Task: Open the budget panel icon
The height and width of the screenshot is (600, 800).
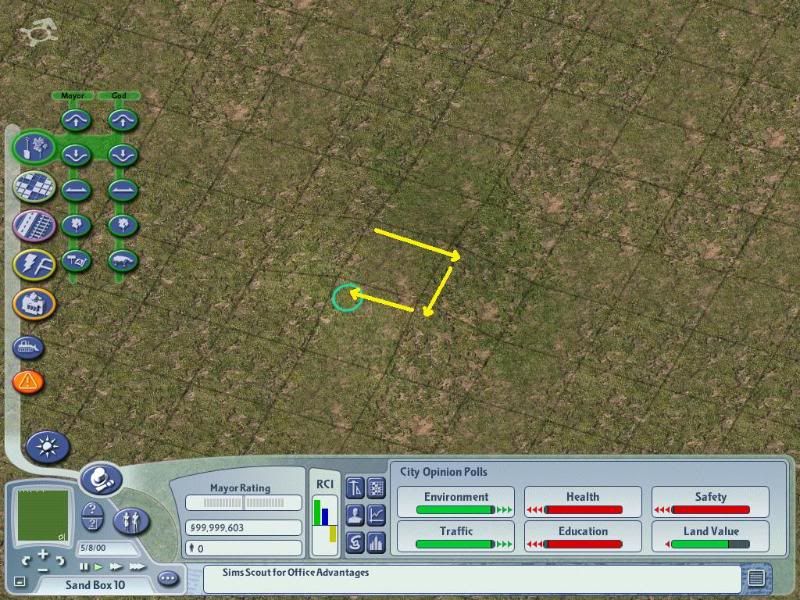Action: click(356, 543)
